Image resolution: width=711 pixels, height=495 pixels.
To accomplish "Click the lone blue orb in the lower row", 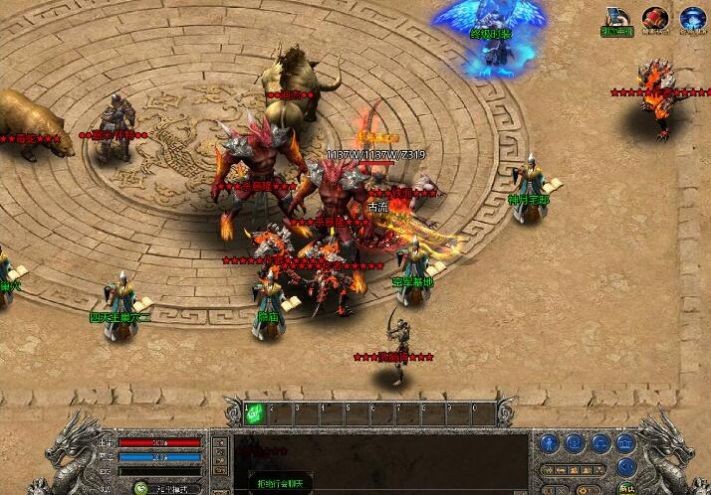I will click(625, 466).
